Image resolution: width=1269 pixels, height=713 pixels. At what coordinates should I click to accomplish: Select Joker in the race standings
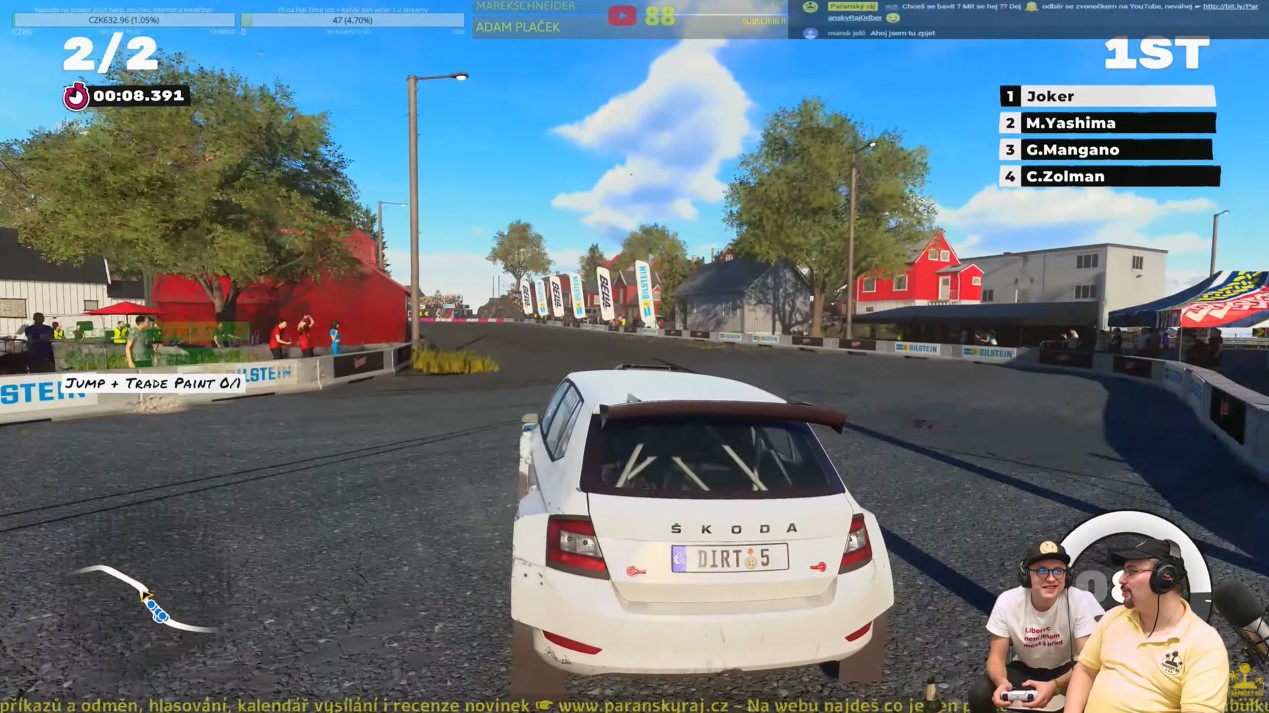click(1107, 96)
